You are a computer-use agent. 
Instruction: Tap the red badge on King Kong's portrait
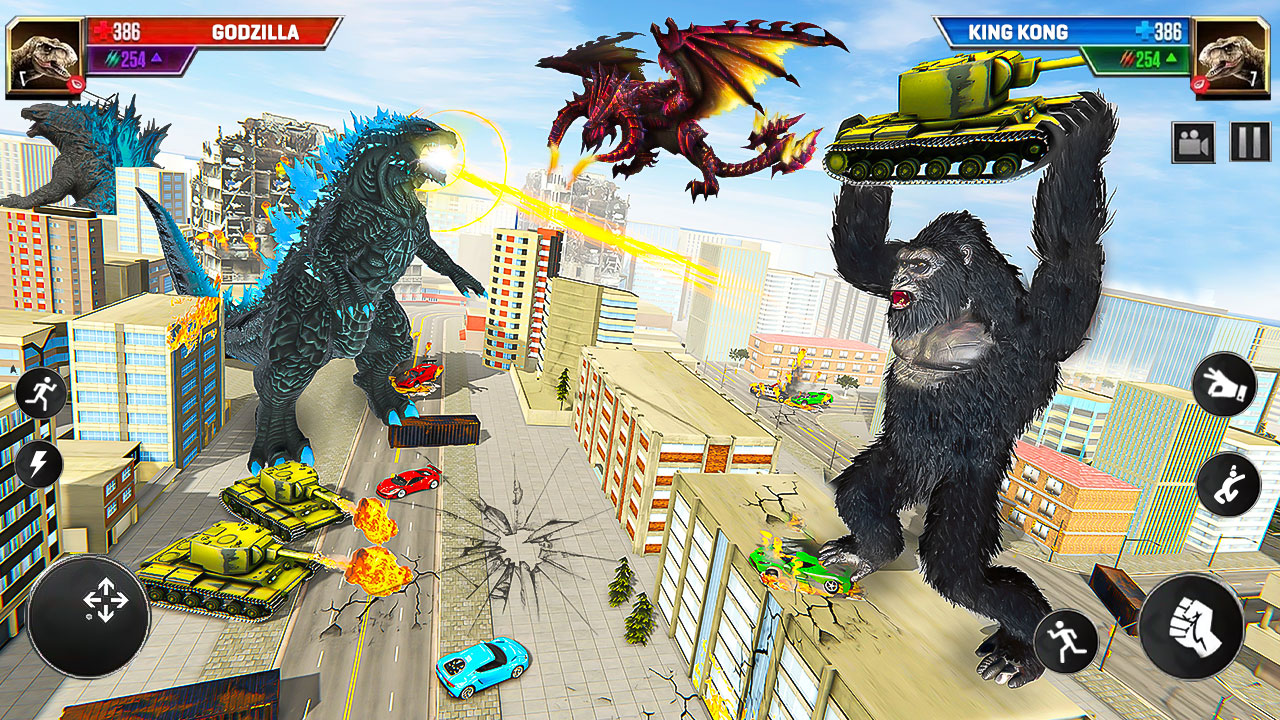point(1200,83)
